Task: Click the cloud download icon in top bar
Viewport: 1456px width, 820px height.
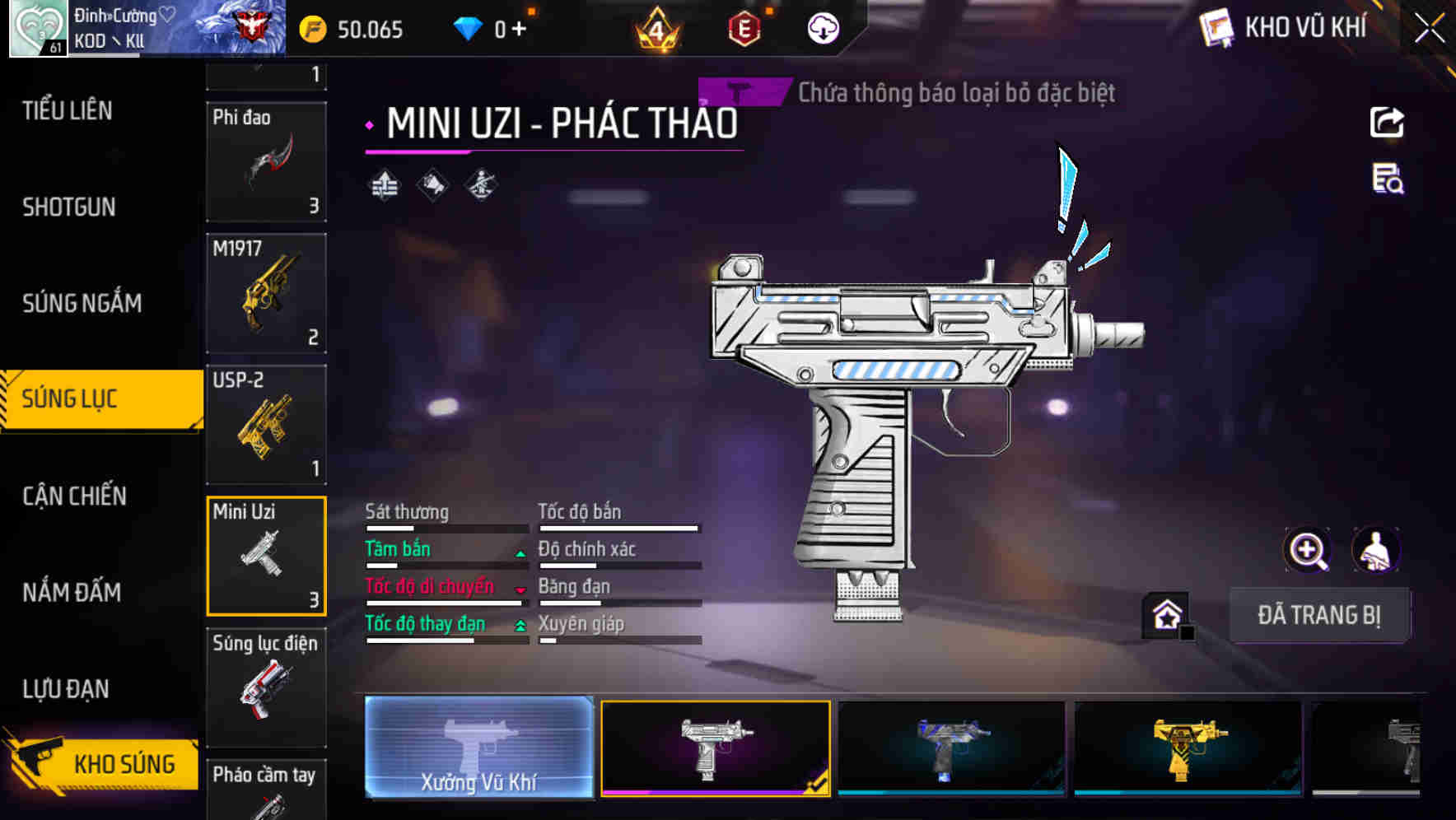Action: coord(823,27)
